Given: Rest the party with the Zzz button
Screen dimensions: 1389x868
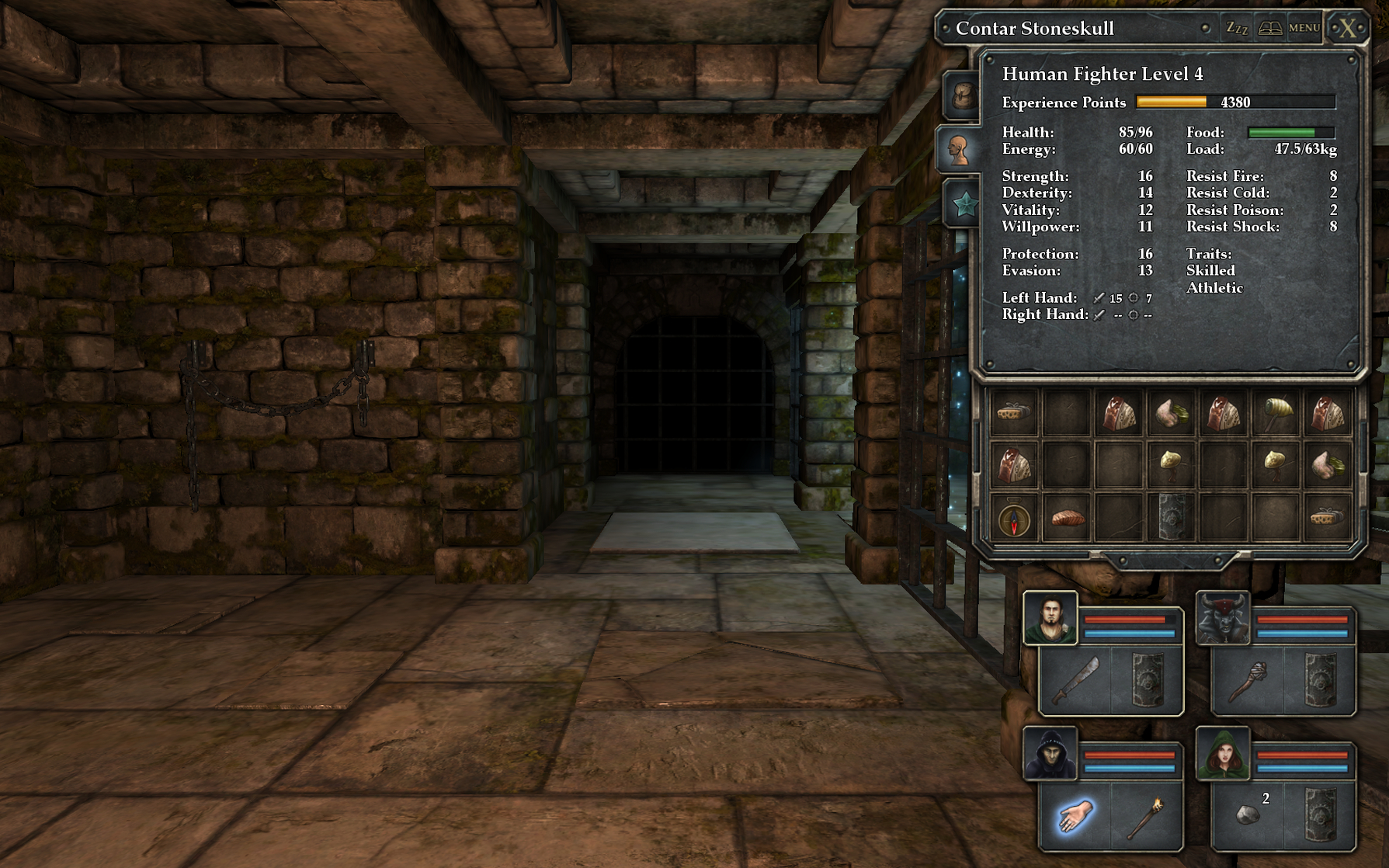Looking at the screenshot, I should (x=1236, y=29).
